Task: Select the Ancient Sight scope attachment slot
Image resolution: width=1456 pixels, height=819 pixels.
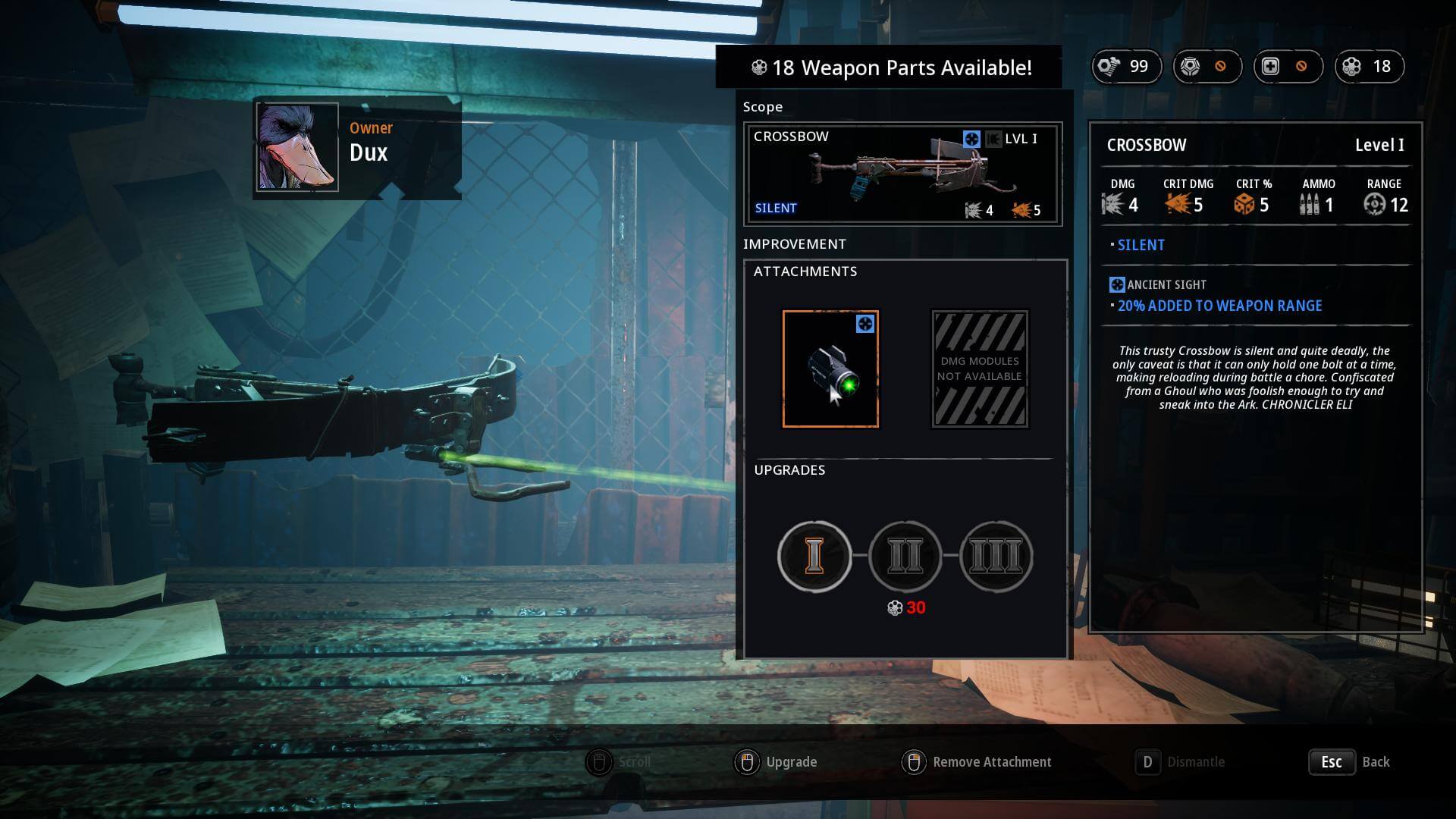Action: pyautogui.click(x=830, y=369)
